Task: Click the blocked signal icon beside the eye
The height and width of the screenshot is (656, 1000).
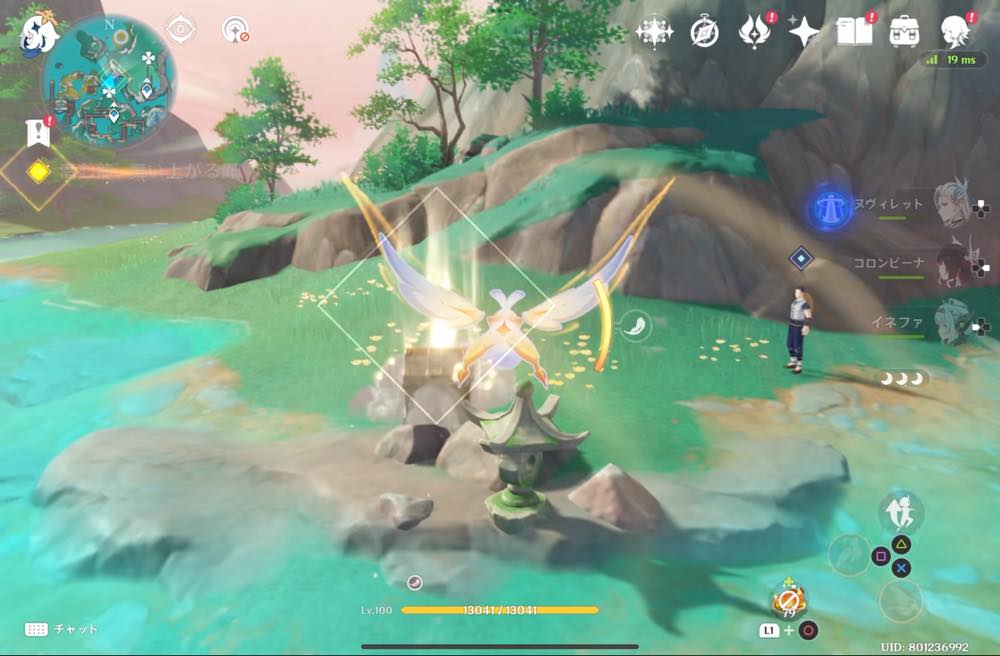Action: [x=236, y=30]
